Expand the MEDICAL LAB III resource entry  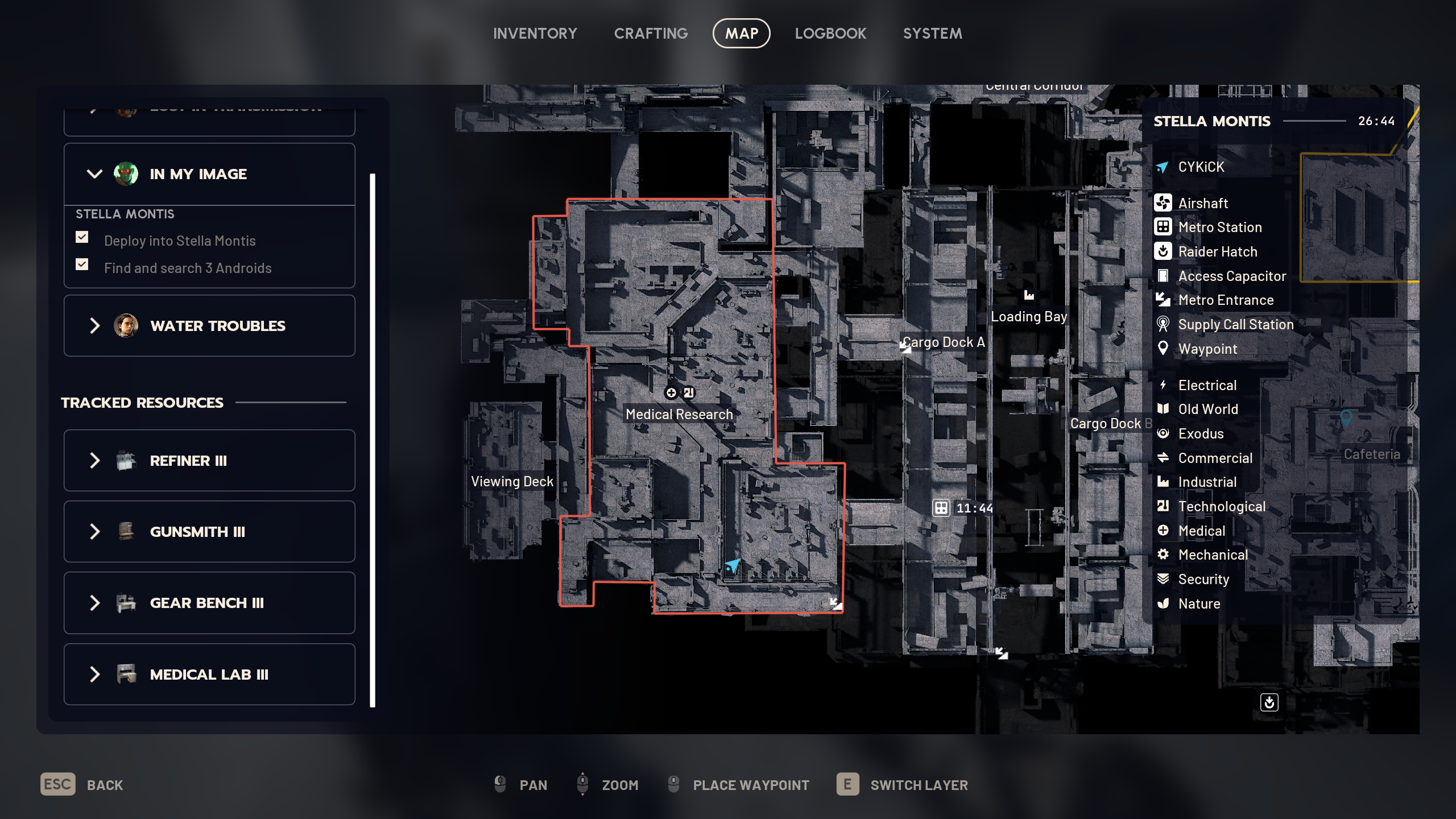95,674
